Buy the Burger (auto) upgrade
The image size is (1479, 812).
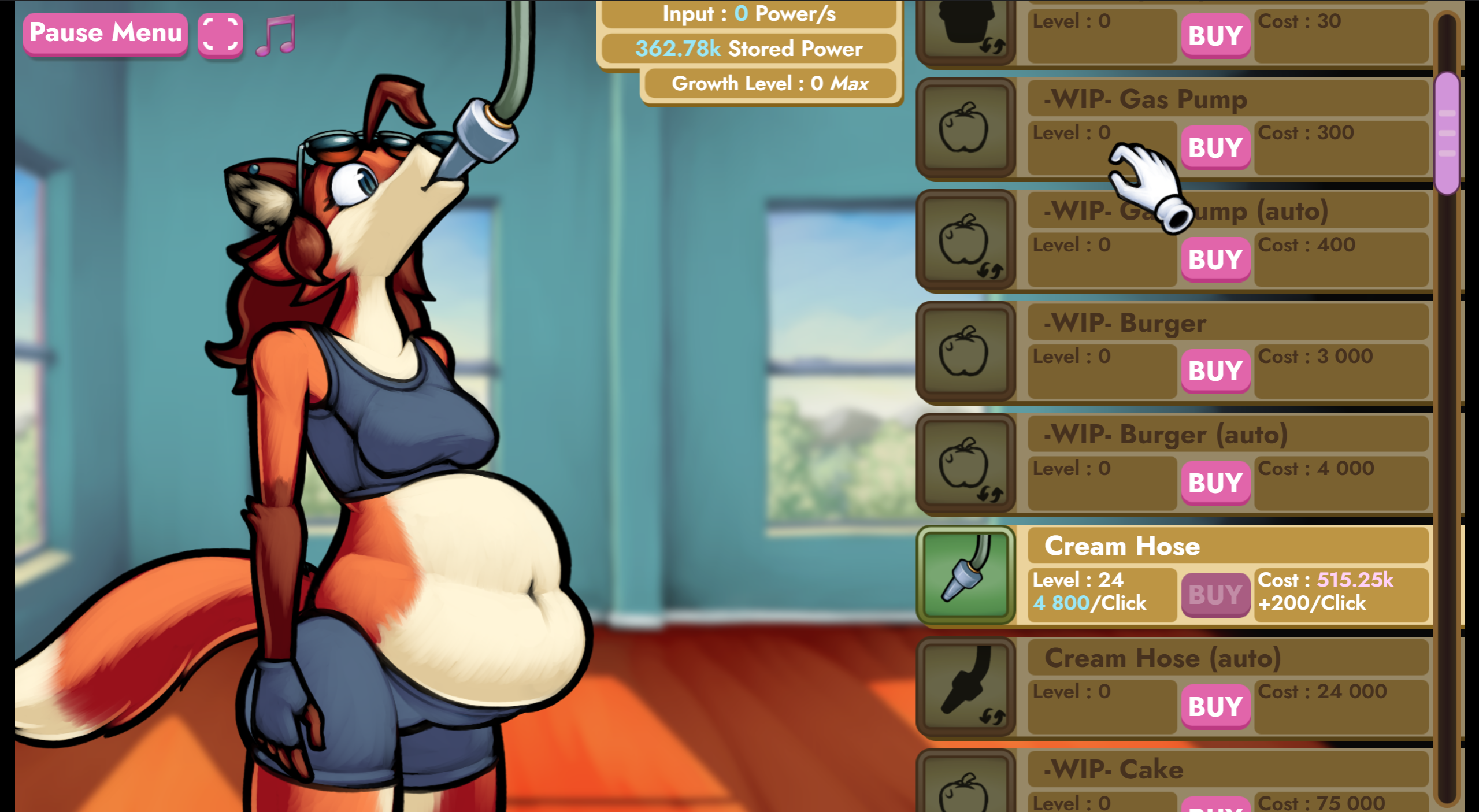pos(1215,483)
